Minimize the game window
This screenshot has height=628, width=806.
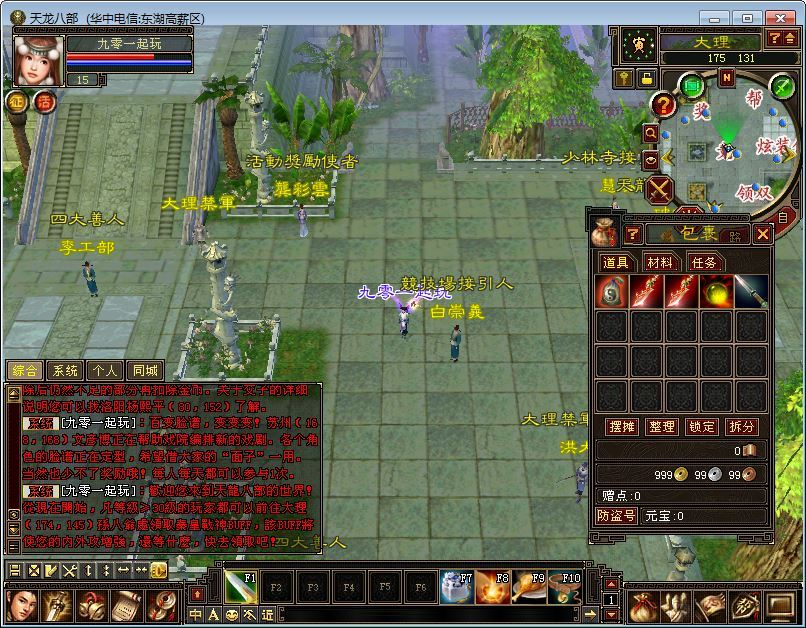[x=715, y=18]
